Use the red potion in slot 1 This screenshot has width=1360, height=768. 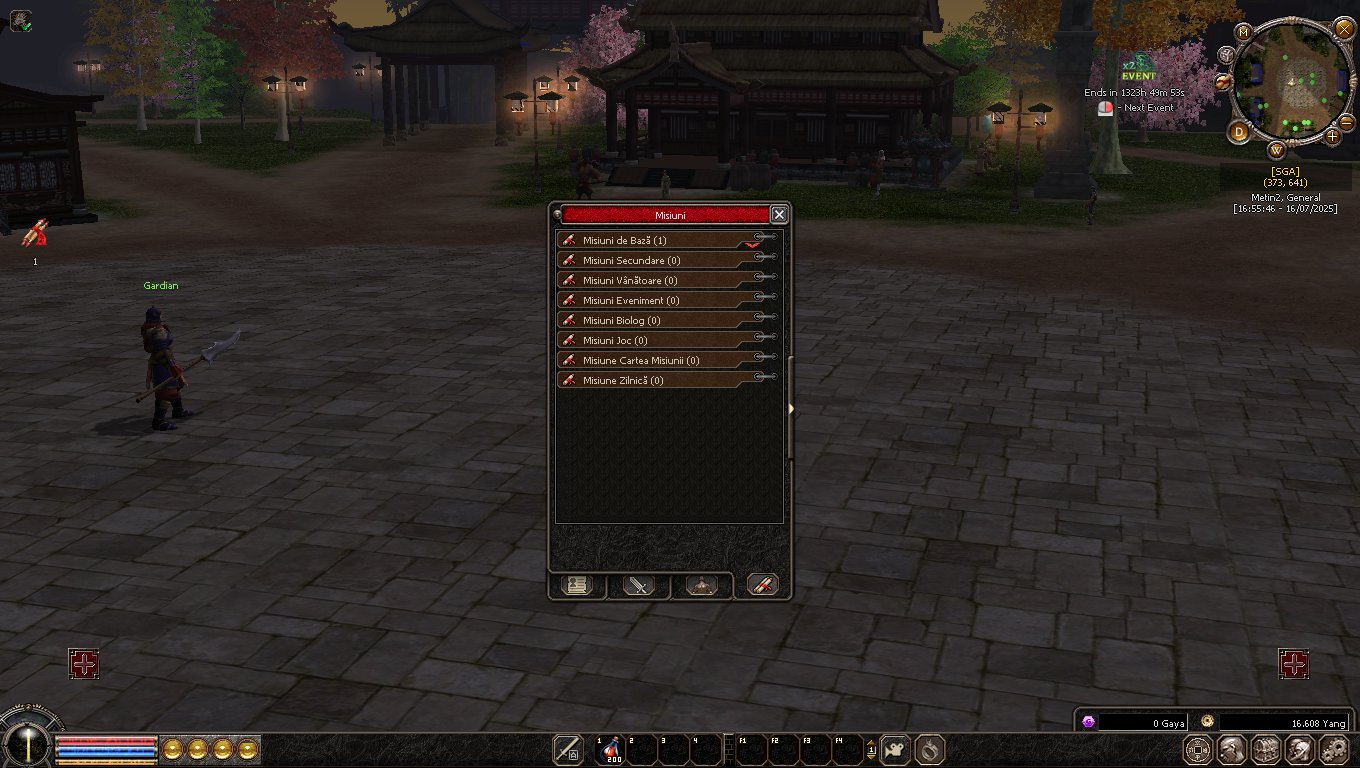[609, 750]
